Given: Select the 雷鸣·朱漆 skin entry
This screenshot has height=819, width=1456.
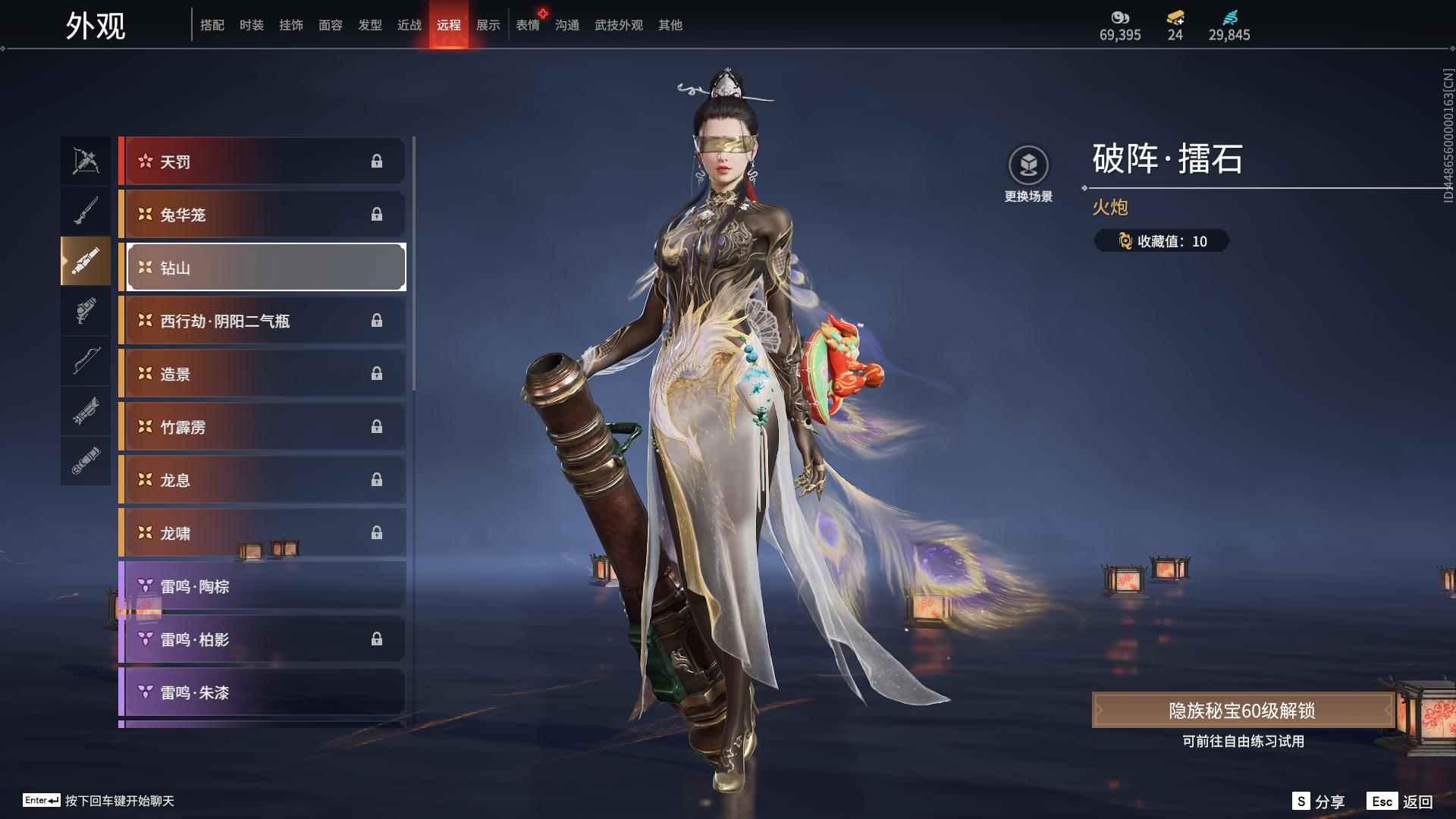Looking at the screenshot, I should [x=262, y=692].
